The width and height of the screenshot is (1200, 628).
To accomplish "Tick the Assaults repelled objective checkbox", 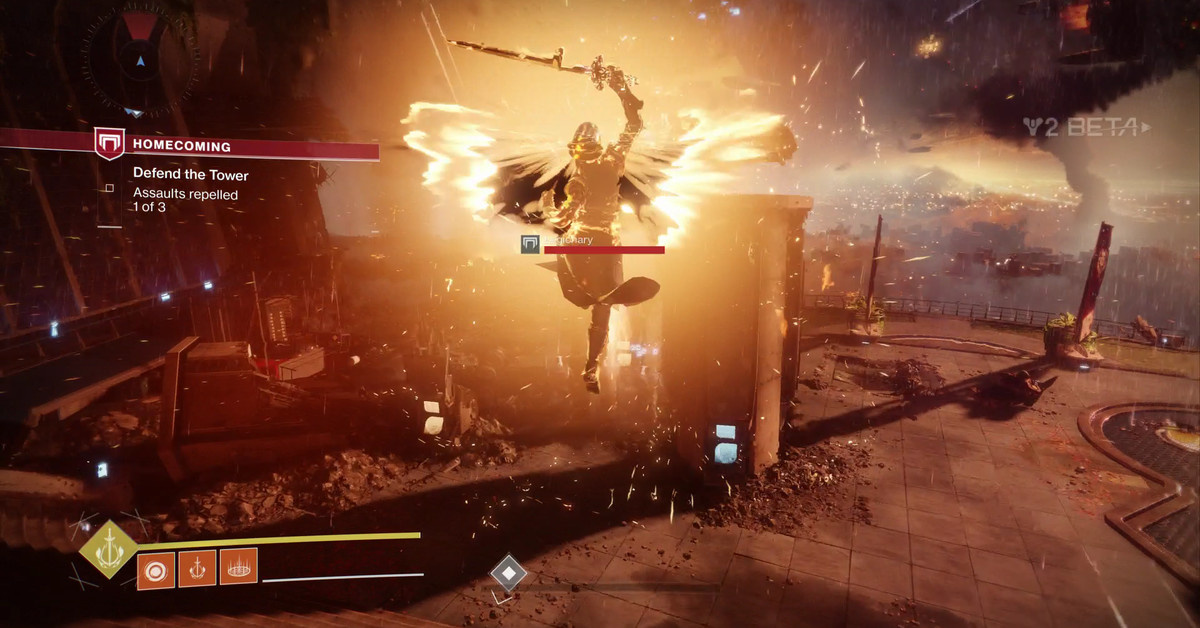I will click(109, 187).
